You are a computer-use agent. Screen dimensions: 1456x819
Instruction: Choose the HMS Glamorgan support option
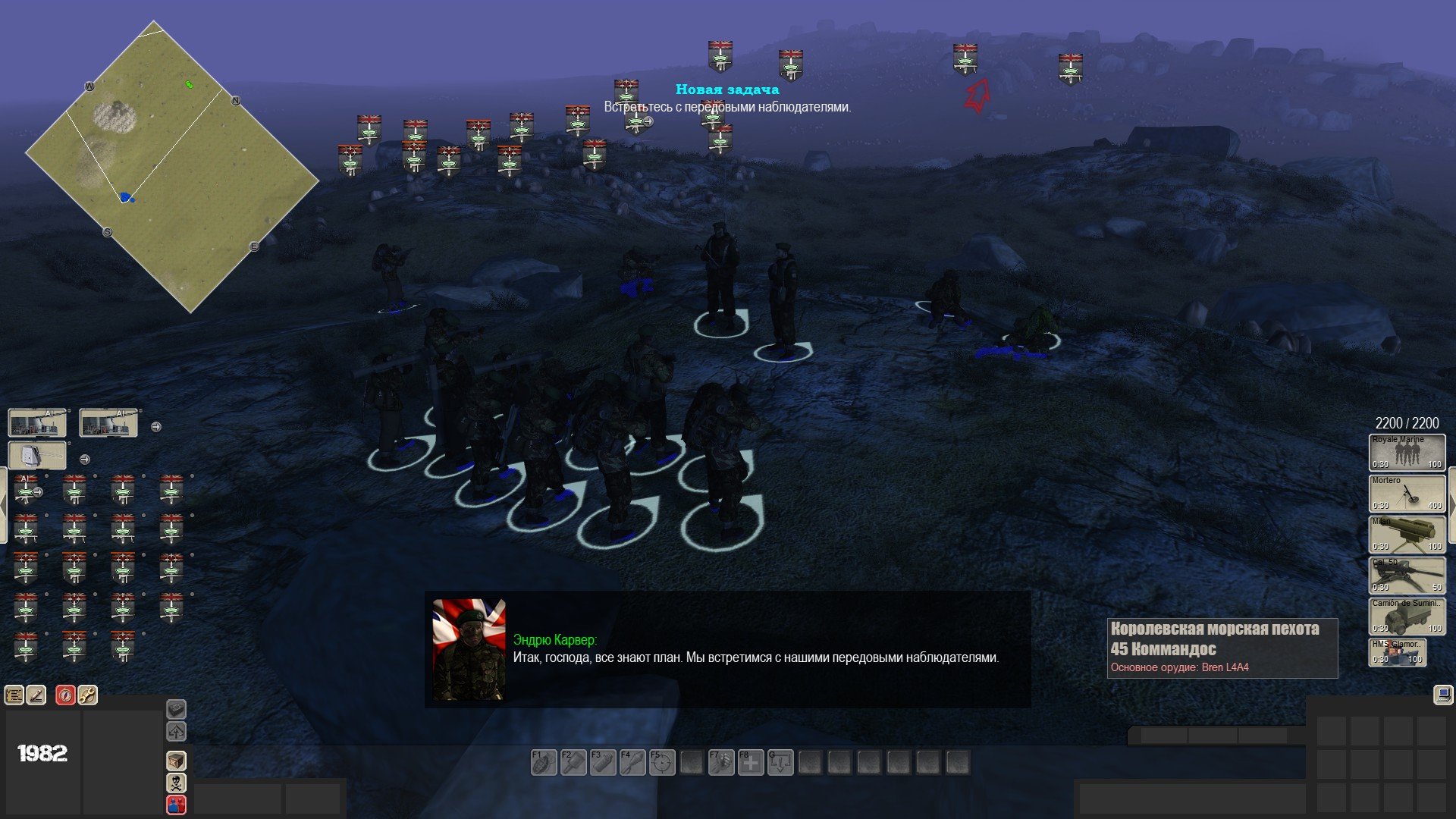click(1397, 652)
